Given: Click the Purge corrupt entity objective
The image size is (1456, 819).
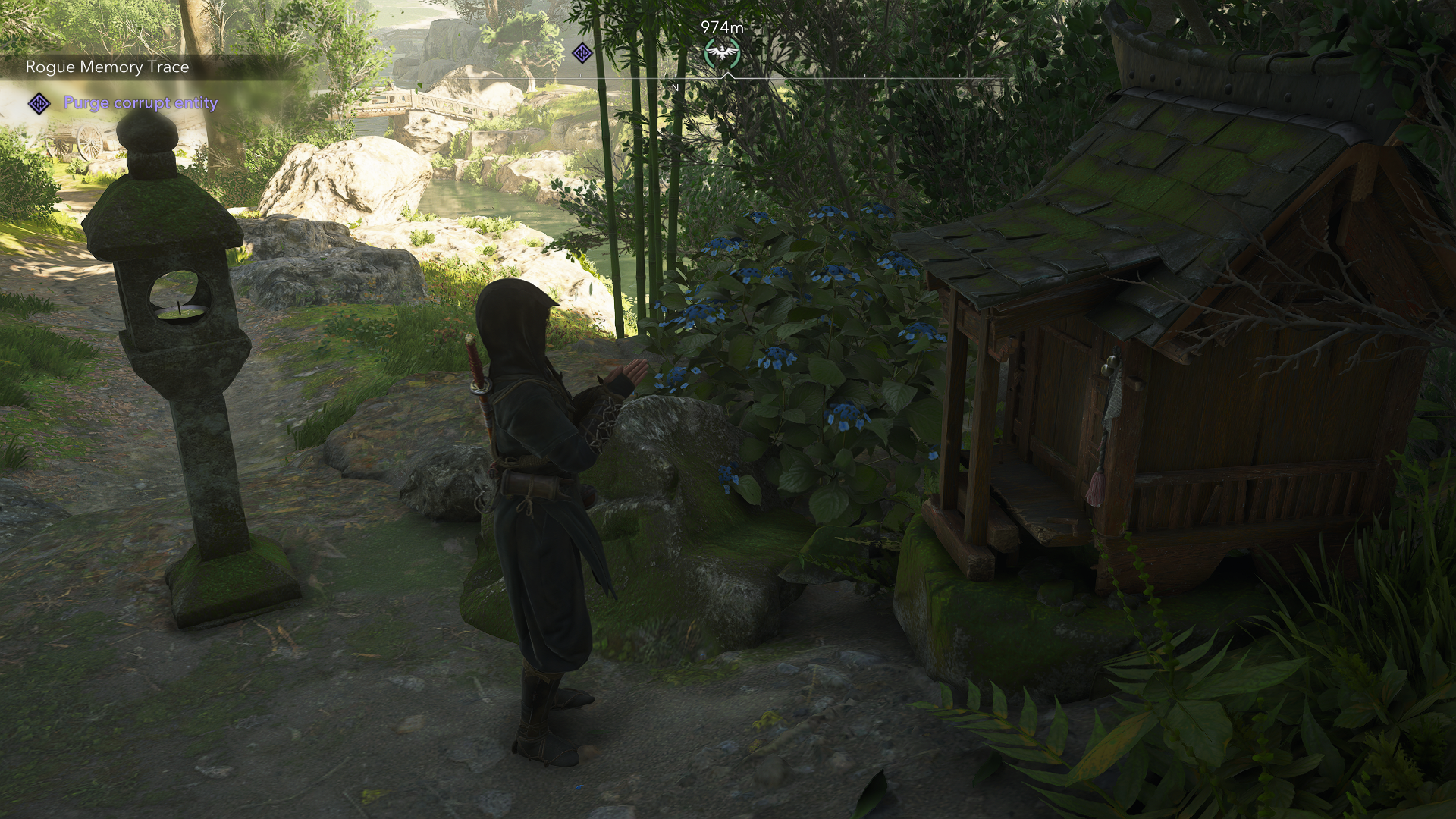Looking at the screenshot, I should (140, 103).
